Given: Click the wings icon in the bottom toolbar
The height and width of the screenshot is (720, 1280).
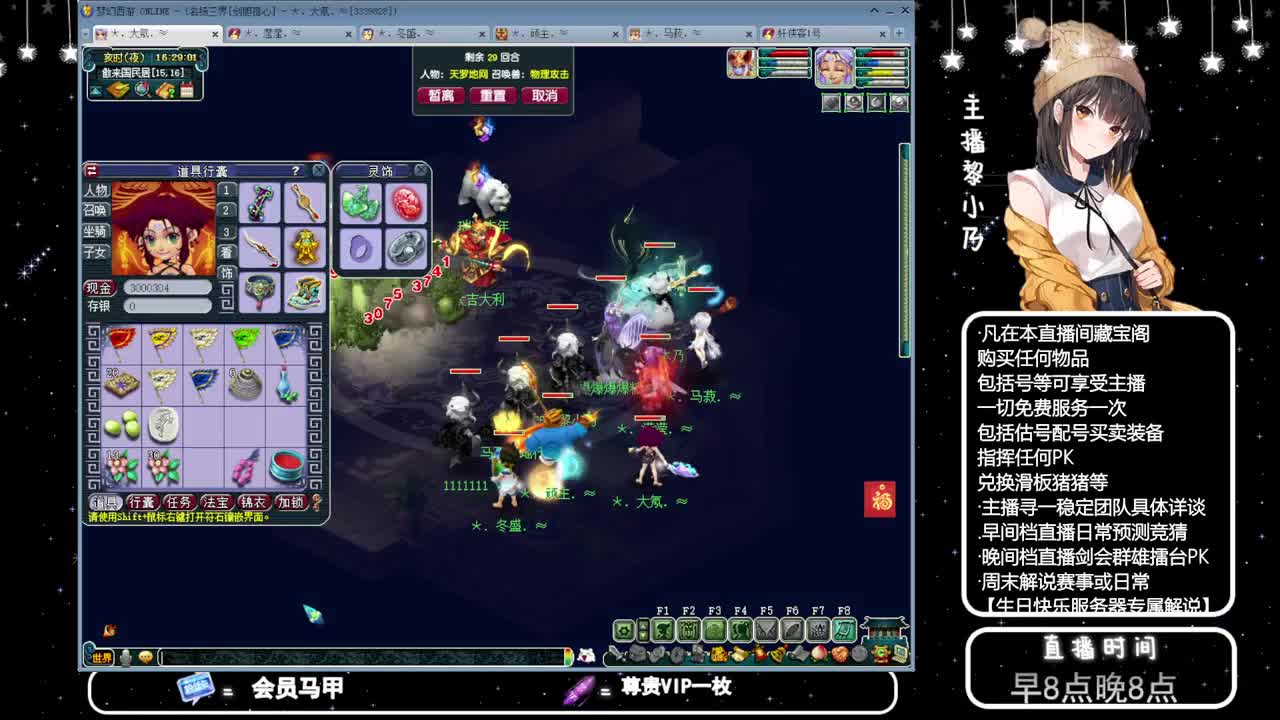Looking at the screenshot, I should [766, 631].
